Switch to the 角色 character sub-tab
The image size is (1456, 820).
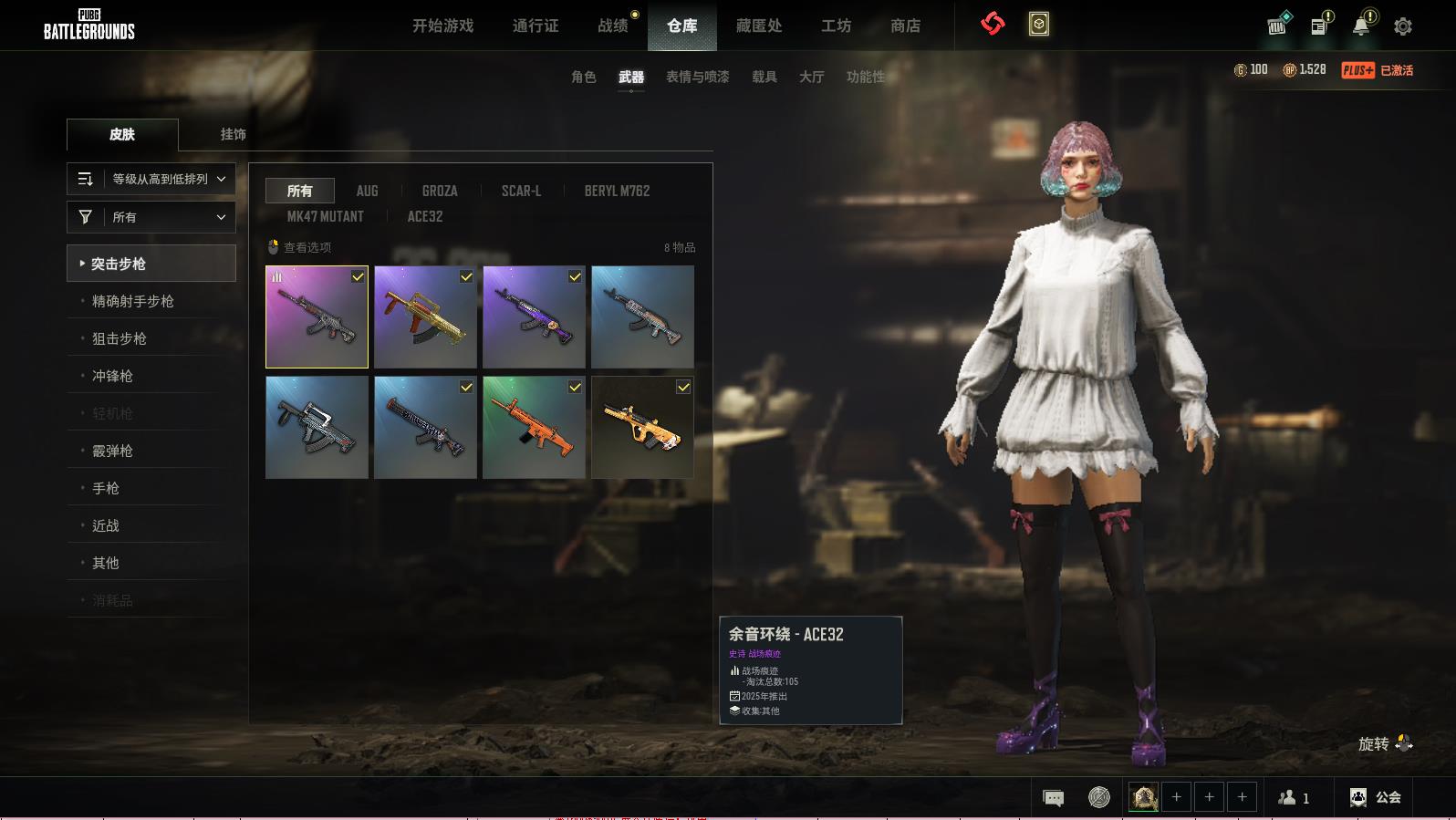[x=584, y=77]
